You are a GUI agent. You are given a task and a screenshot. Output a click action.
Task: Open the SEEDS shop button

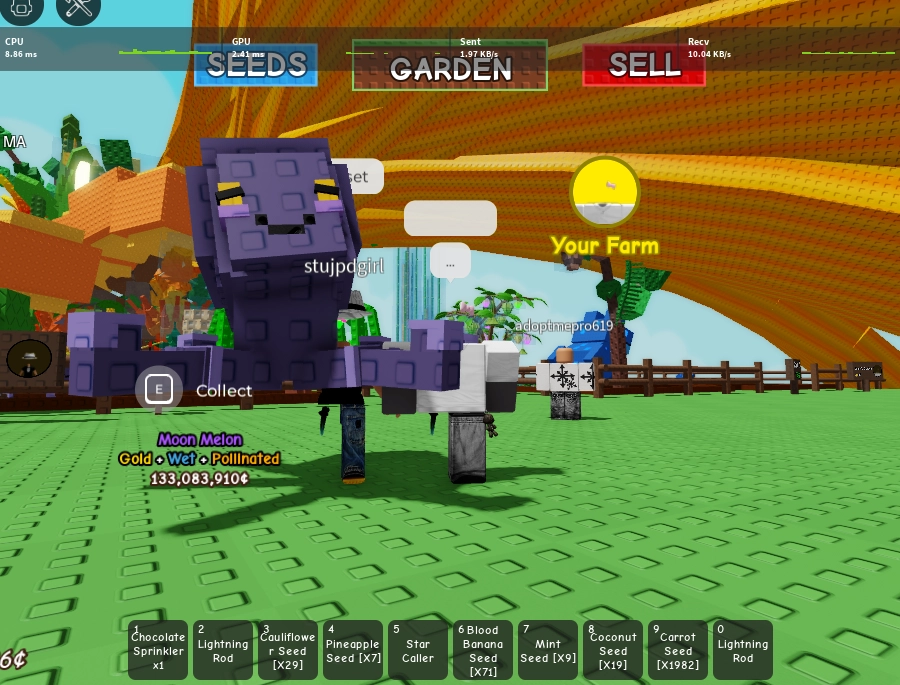point(256,65)
